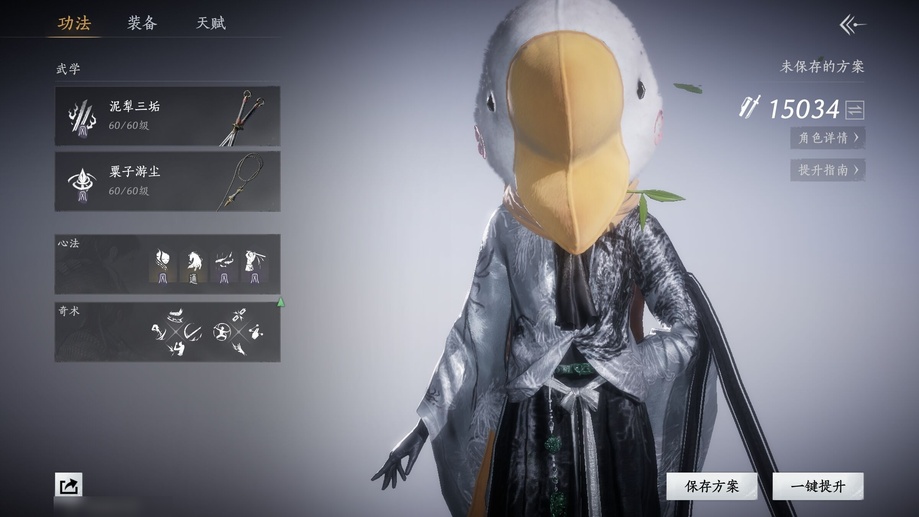Open the 提升指南 guide
Screen dimensions: 919x517
pyautogui.click(x=828, y=170)
